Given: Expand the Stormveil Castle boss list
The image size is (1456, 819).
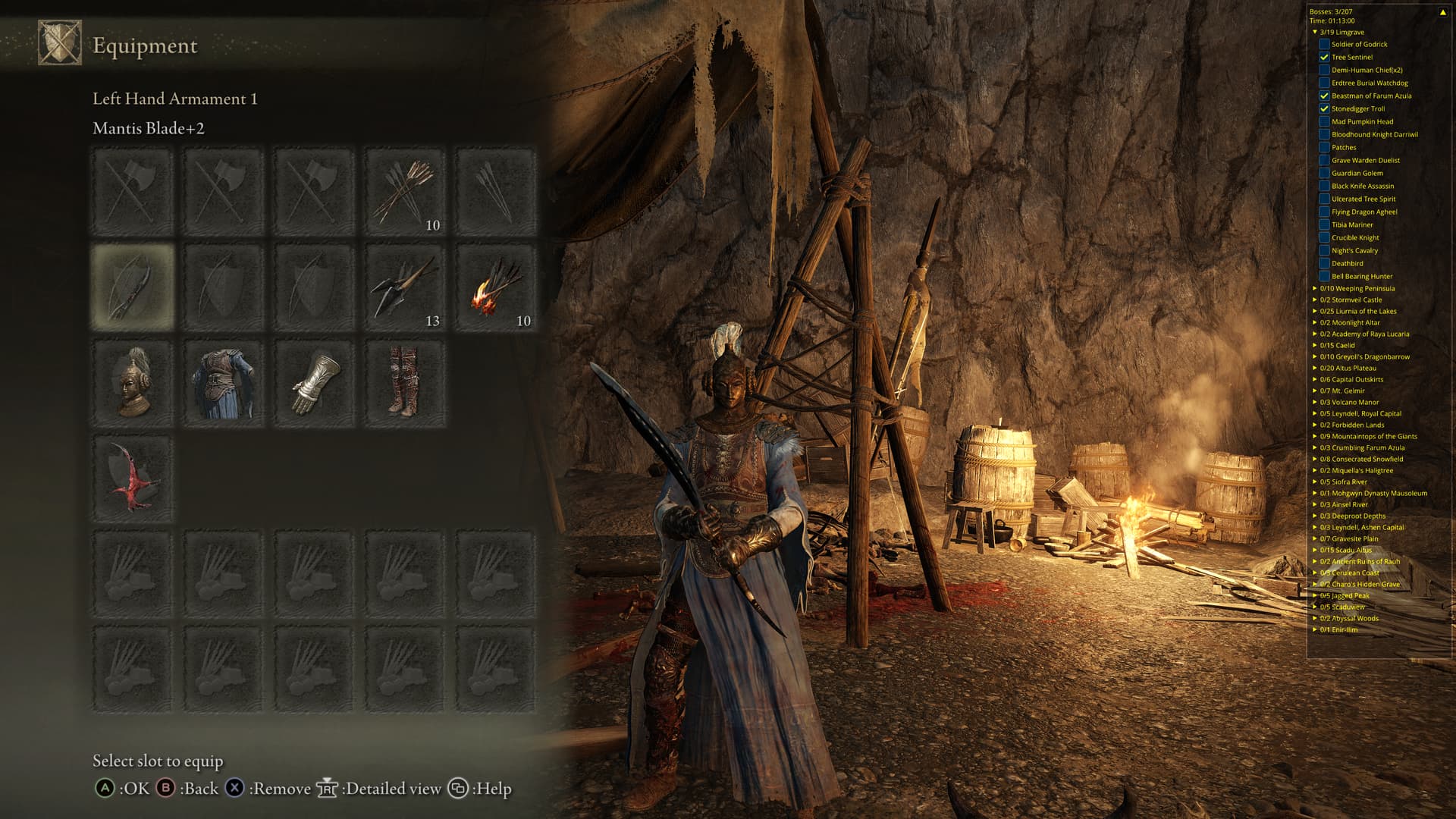Looking at the screenshot, I should click(x=1315, y=300).
